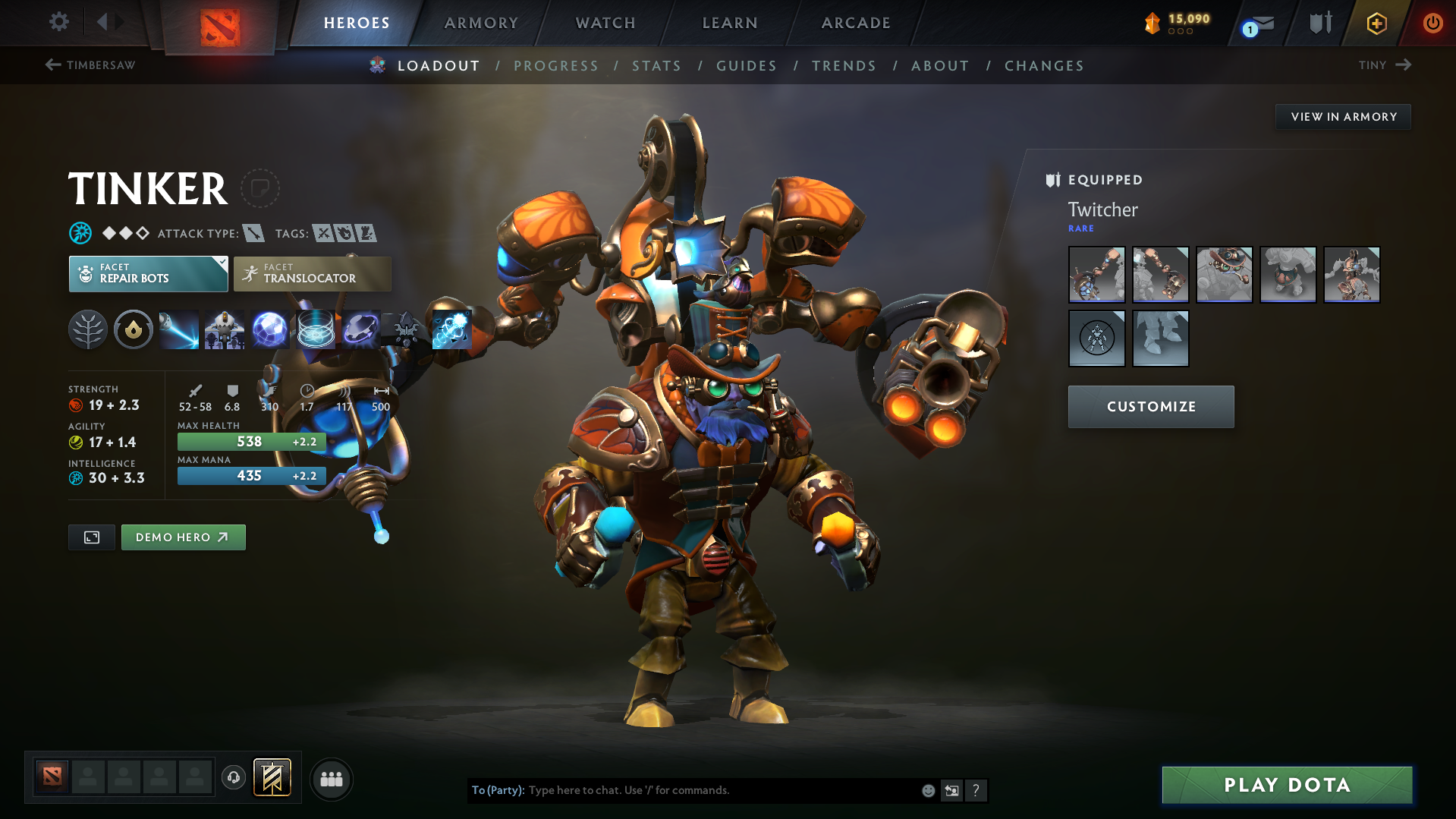1456x819 pixels.
Task: Open Tinker's talent tree icon
Action: coord(88,329)
